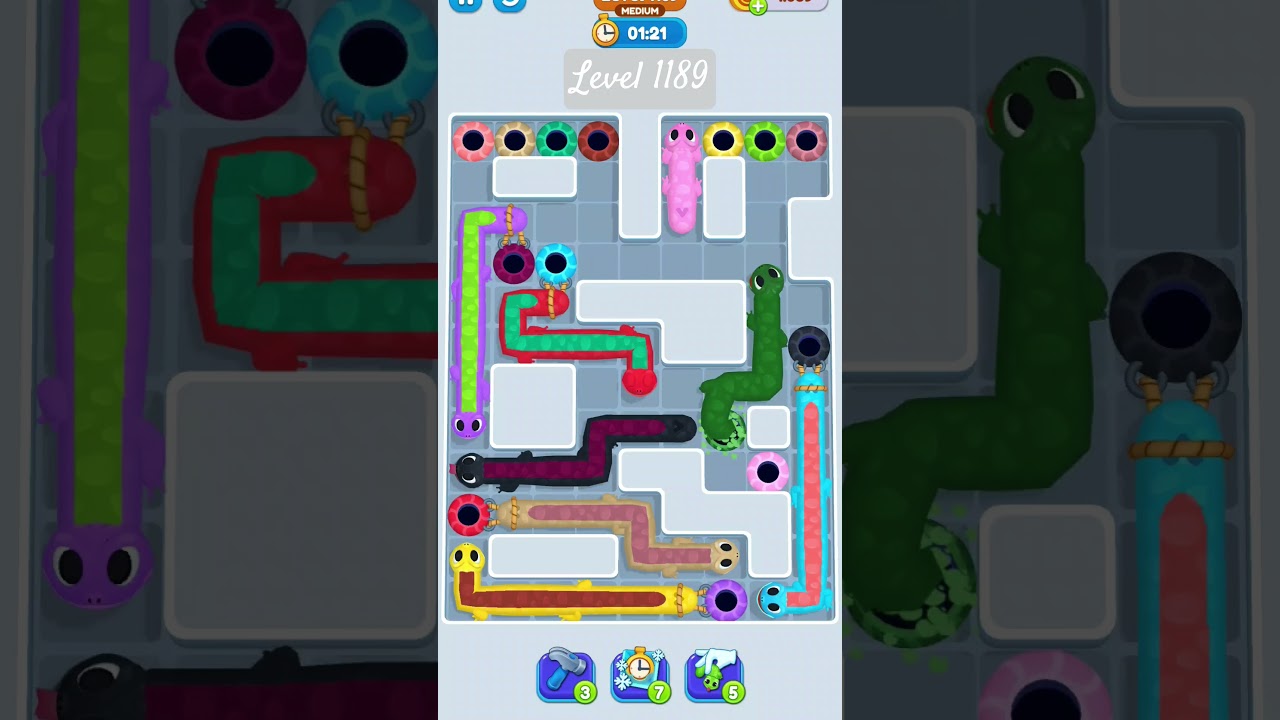Image resolution: width=1280 pixels, height=720 pixels.
Task: Select the purple snake with green body
Action: pos(470,425)
